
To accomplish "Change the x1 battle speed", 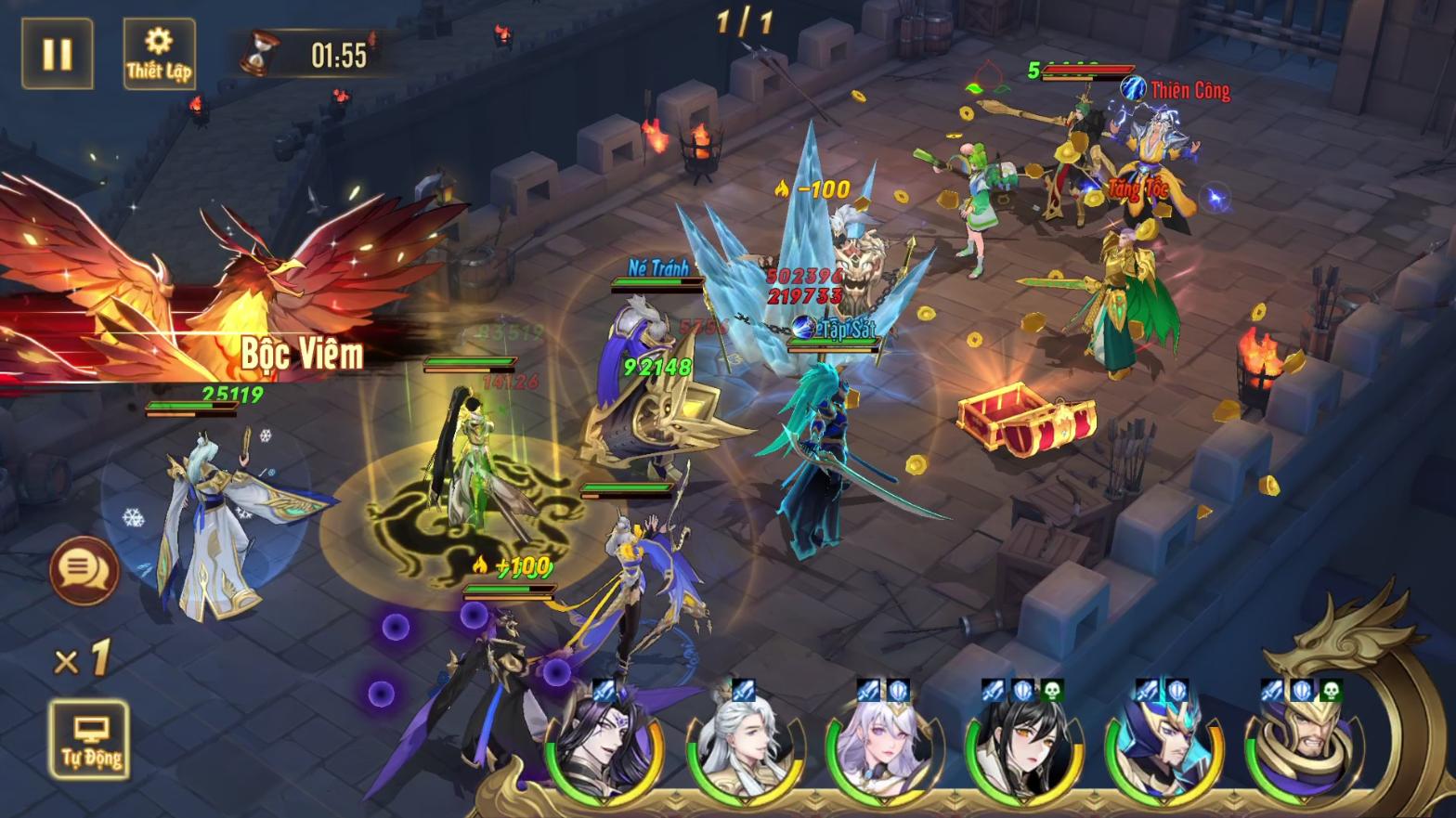I will pos(83,659).
